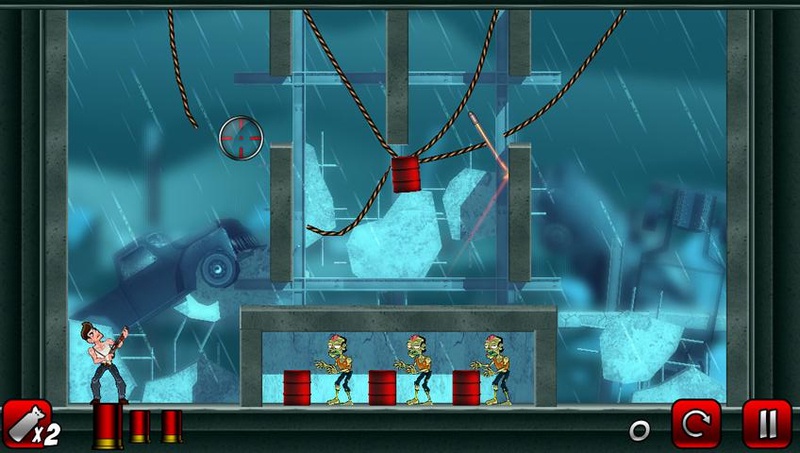This screenshot has height=453, width=800.
Task: Pause the game
Action: (766, 424)
